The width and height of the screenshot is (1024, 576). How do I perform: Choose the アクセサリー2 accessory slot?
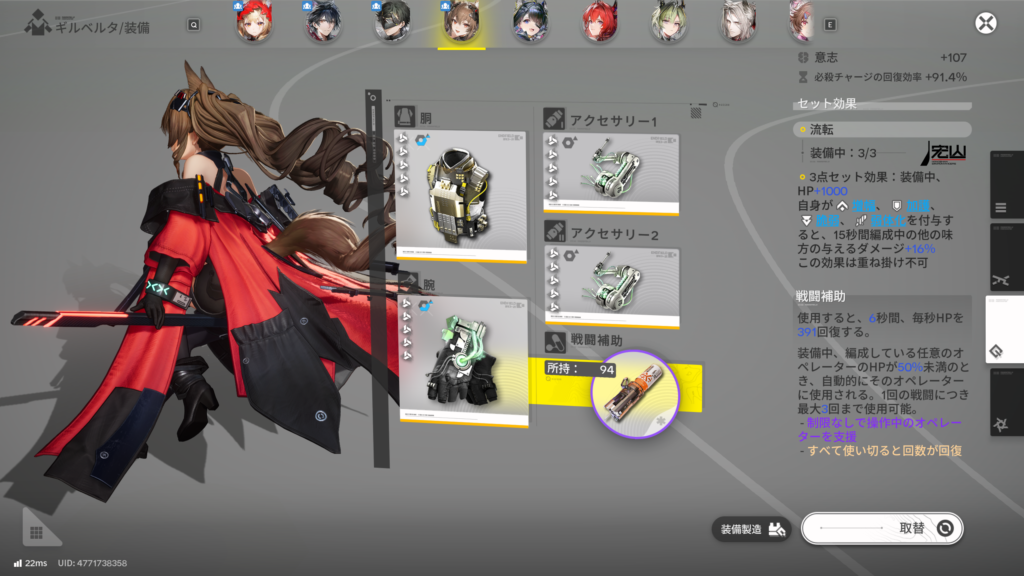pos(610,286)
